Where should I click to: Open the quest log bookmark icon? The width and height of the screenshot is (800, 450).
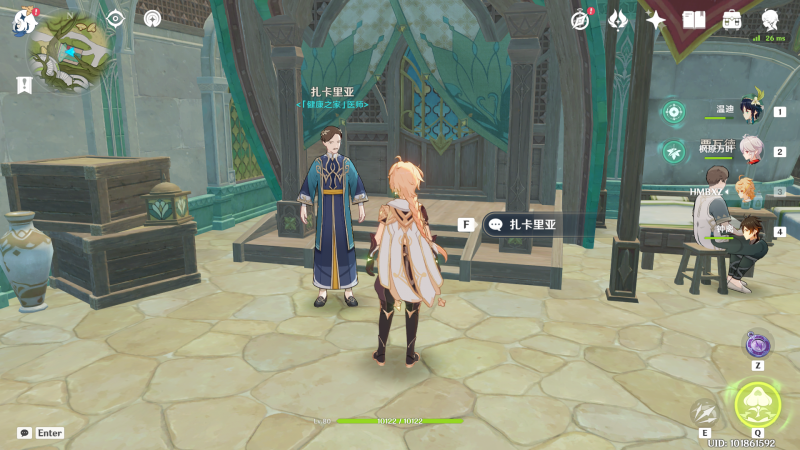point(24,85)
